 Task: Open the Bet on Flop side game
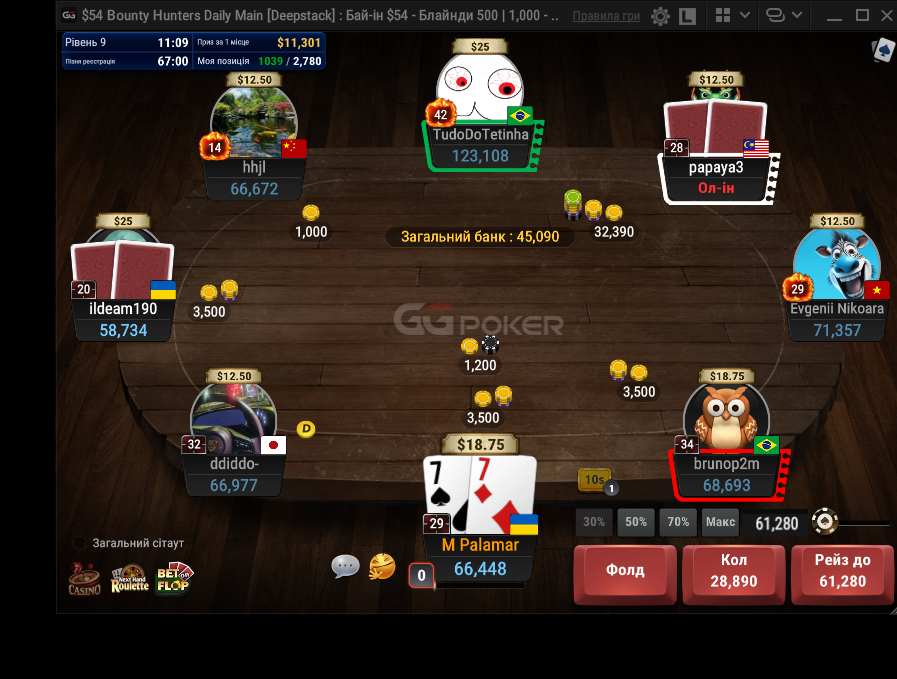click(x=174, y=578)
